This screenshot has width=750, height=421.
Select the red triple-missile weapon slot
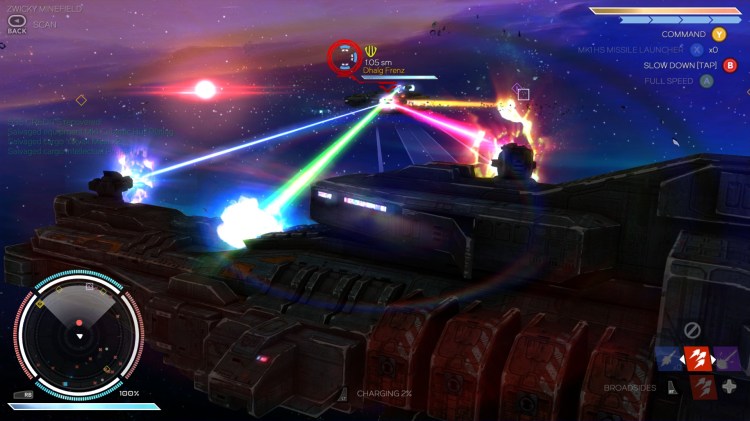tap(699, 358)
